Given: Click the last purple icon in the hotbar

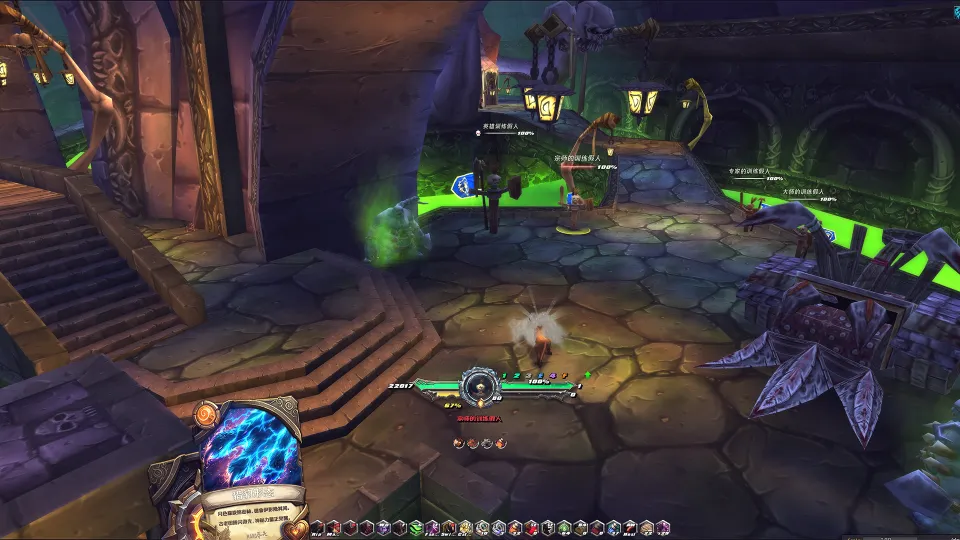Looking at the screenshot, I should pos(662,527).
